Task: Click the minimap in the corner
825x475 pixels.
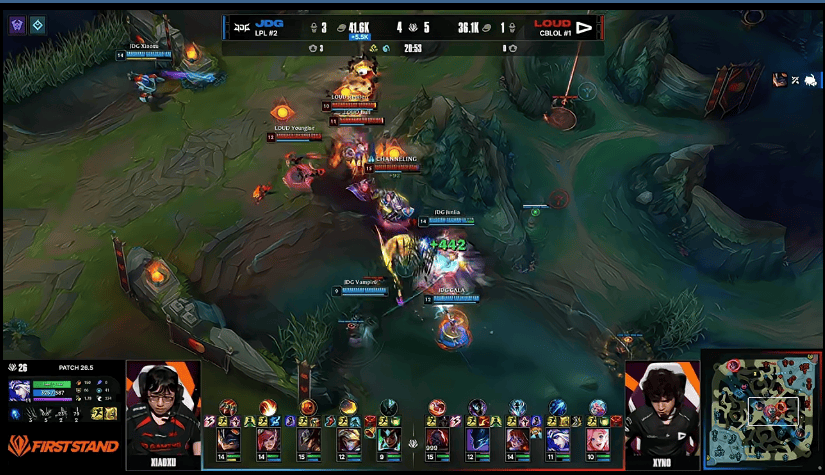Action: pyautogui.click(x=763, y=412)
